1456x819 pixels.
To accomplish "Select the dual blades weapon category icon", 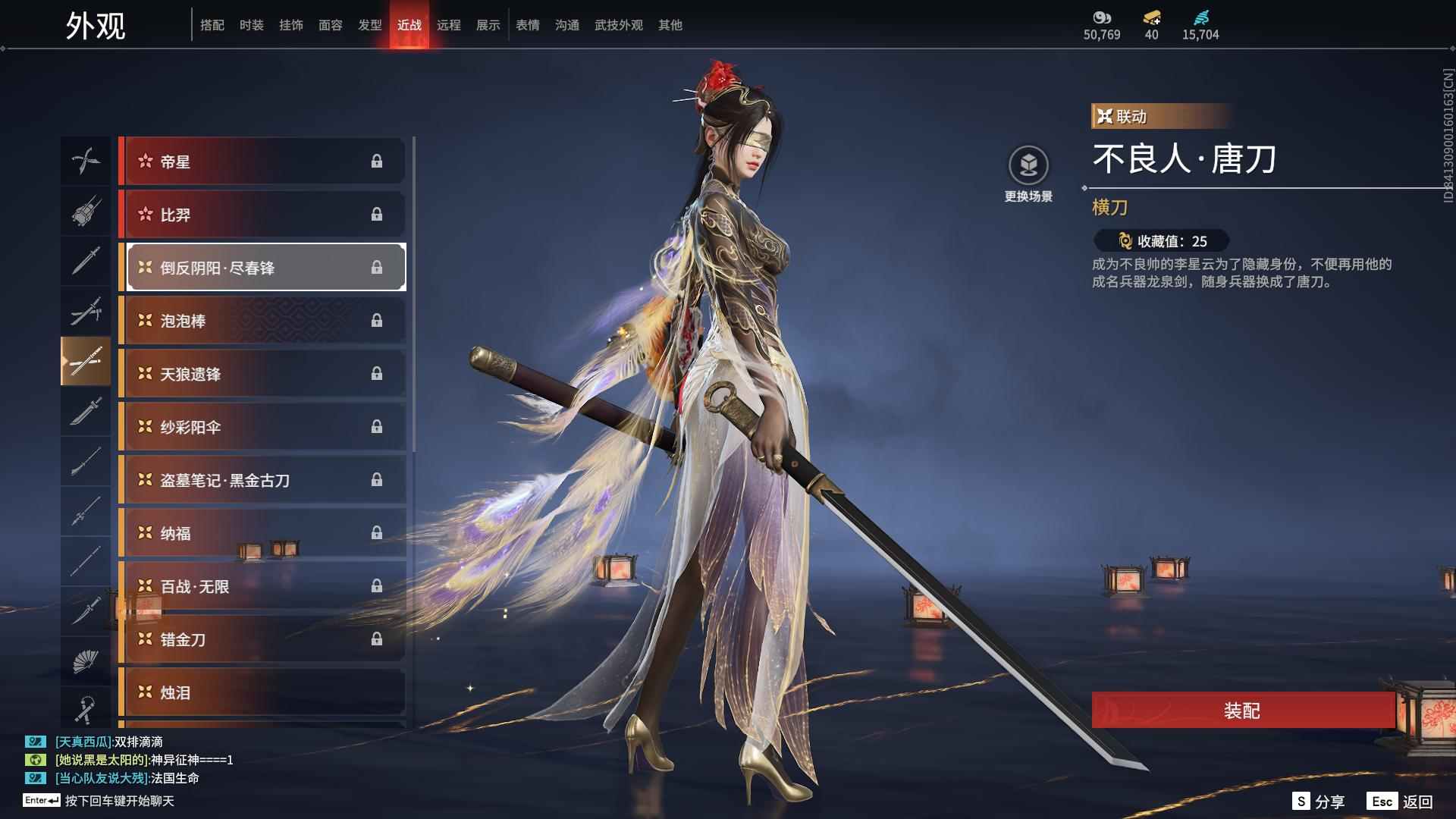I will click(86, 311).
